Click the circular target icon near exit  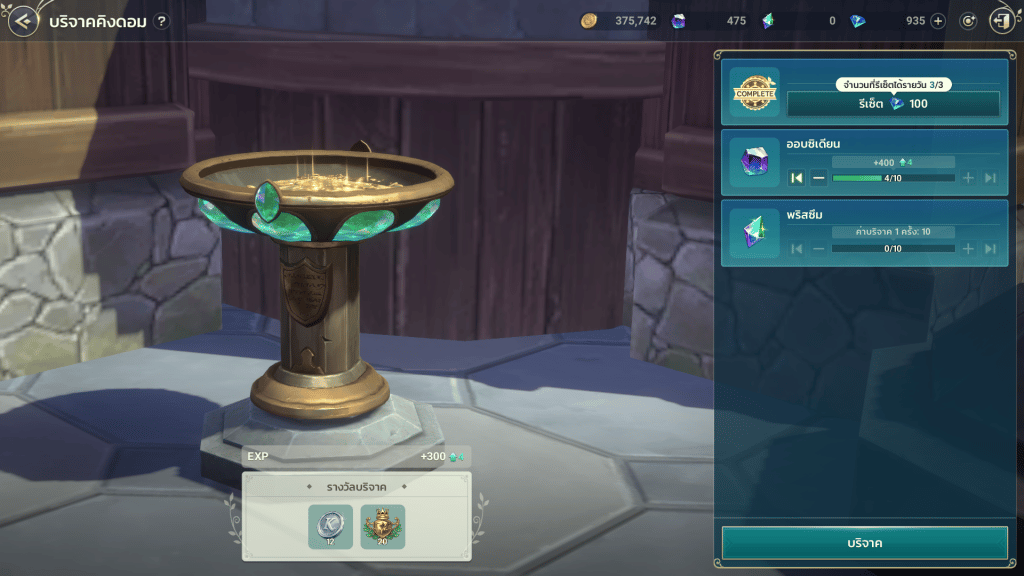[x=968, y=21]
